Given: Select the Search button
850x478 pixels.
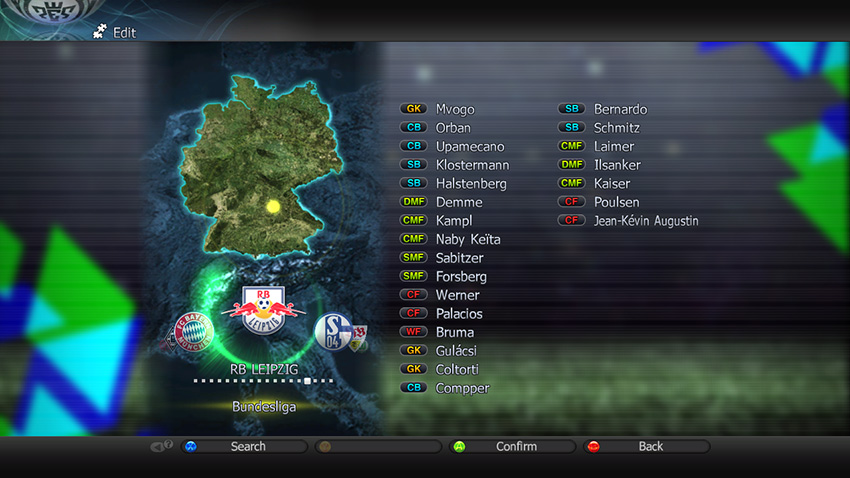Looking at the screenshot, I should click(246, 447).
